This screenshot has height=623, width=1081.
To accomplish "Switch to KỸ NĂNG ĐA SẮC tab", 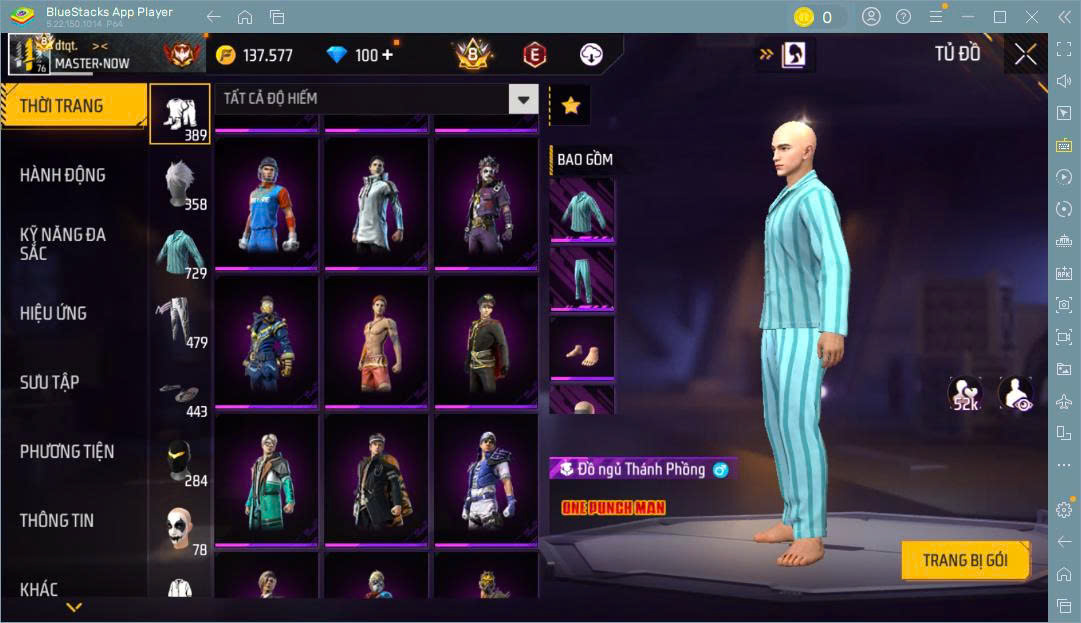I will (63, 243).
